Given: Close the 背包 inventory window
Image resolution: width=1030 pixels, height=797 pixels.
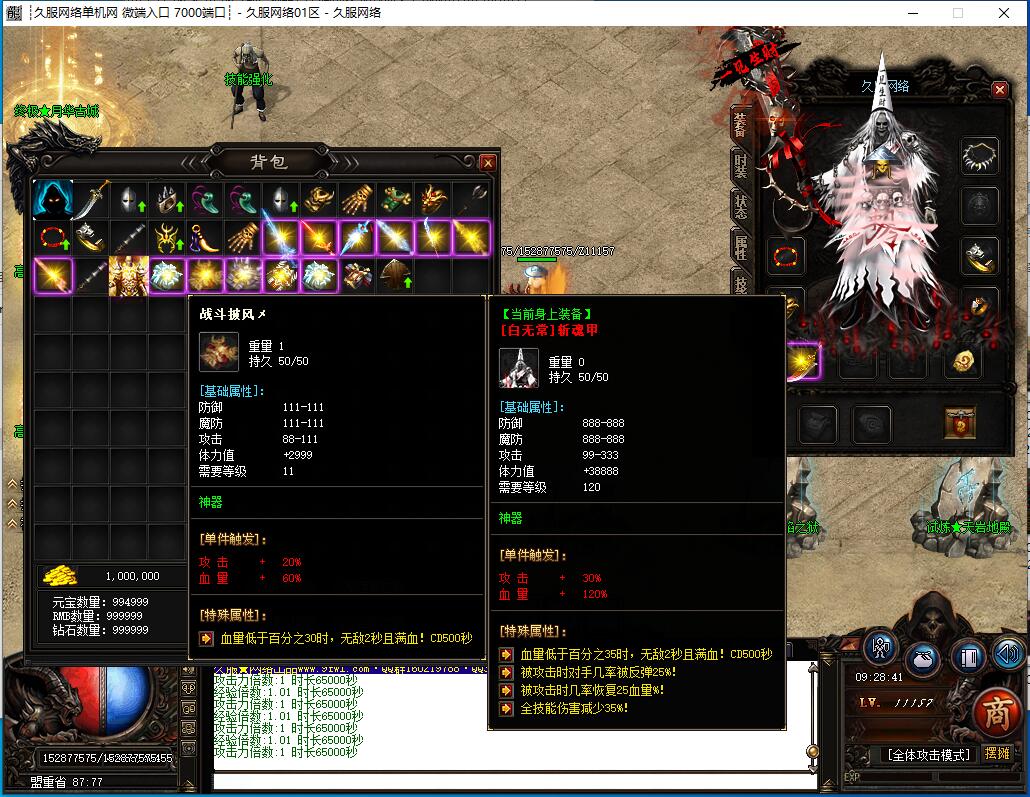Looking at the screenshot, I should (x=487, y=162).
